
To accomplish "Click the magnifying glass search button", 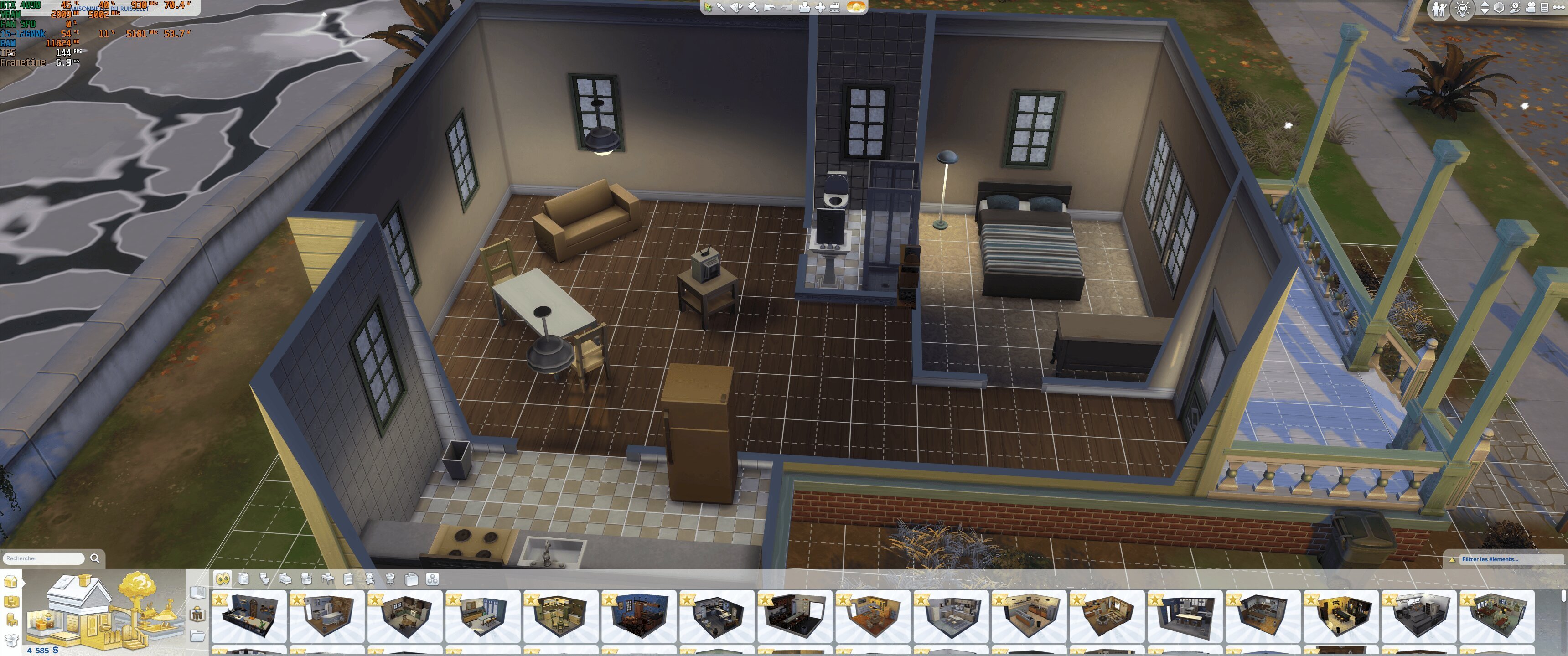I will (x=95, y=558).
